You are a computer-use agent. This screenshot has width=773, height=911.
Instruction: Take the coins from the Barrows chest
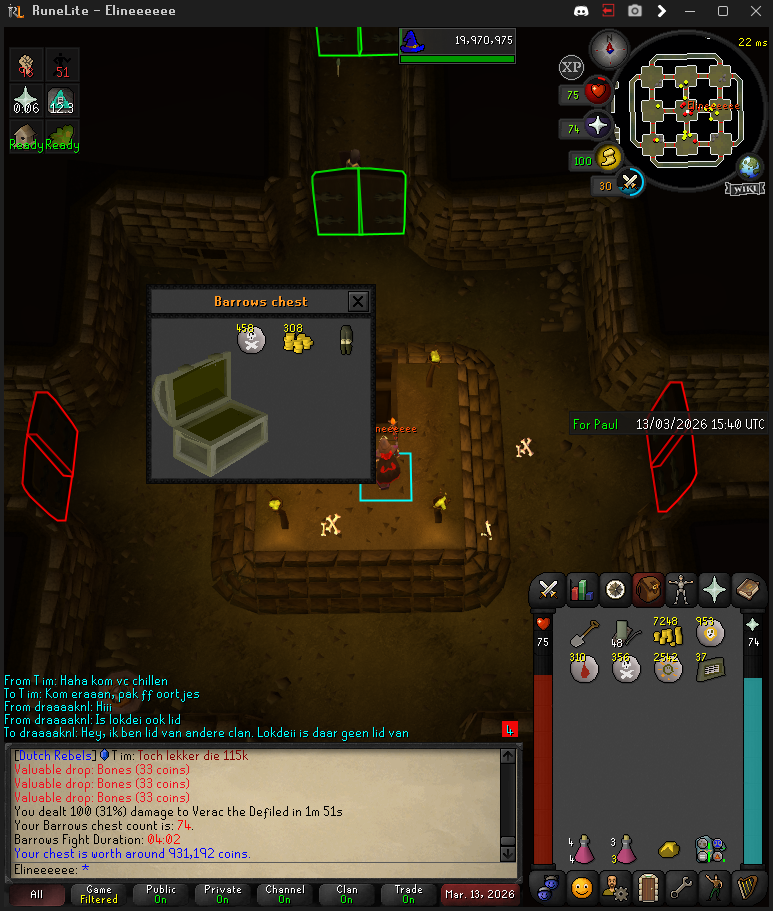(x=296, y=341)
